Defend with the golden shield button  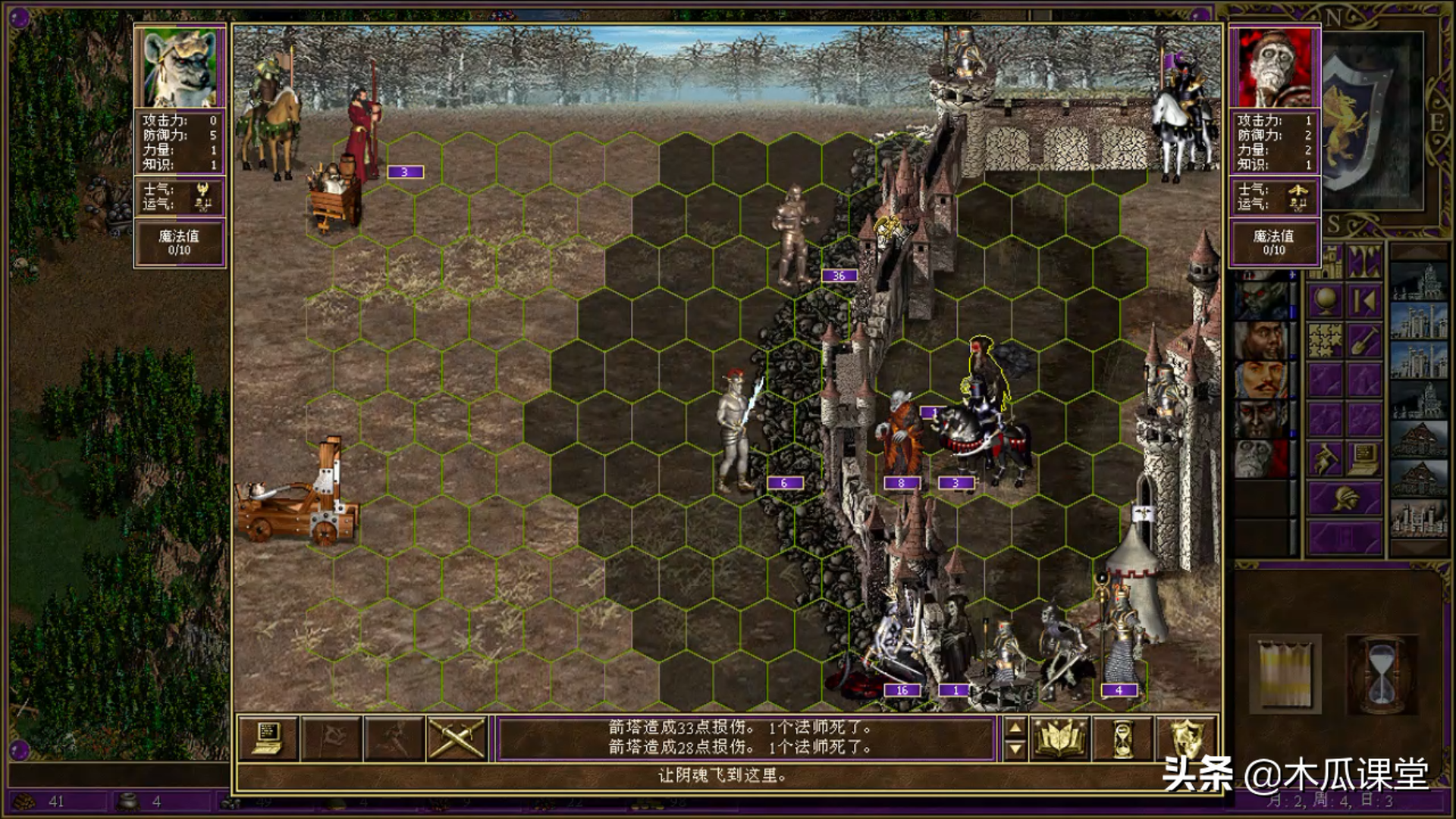point(1186,738)
